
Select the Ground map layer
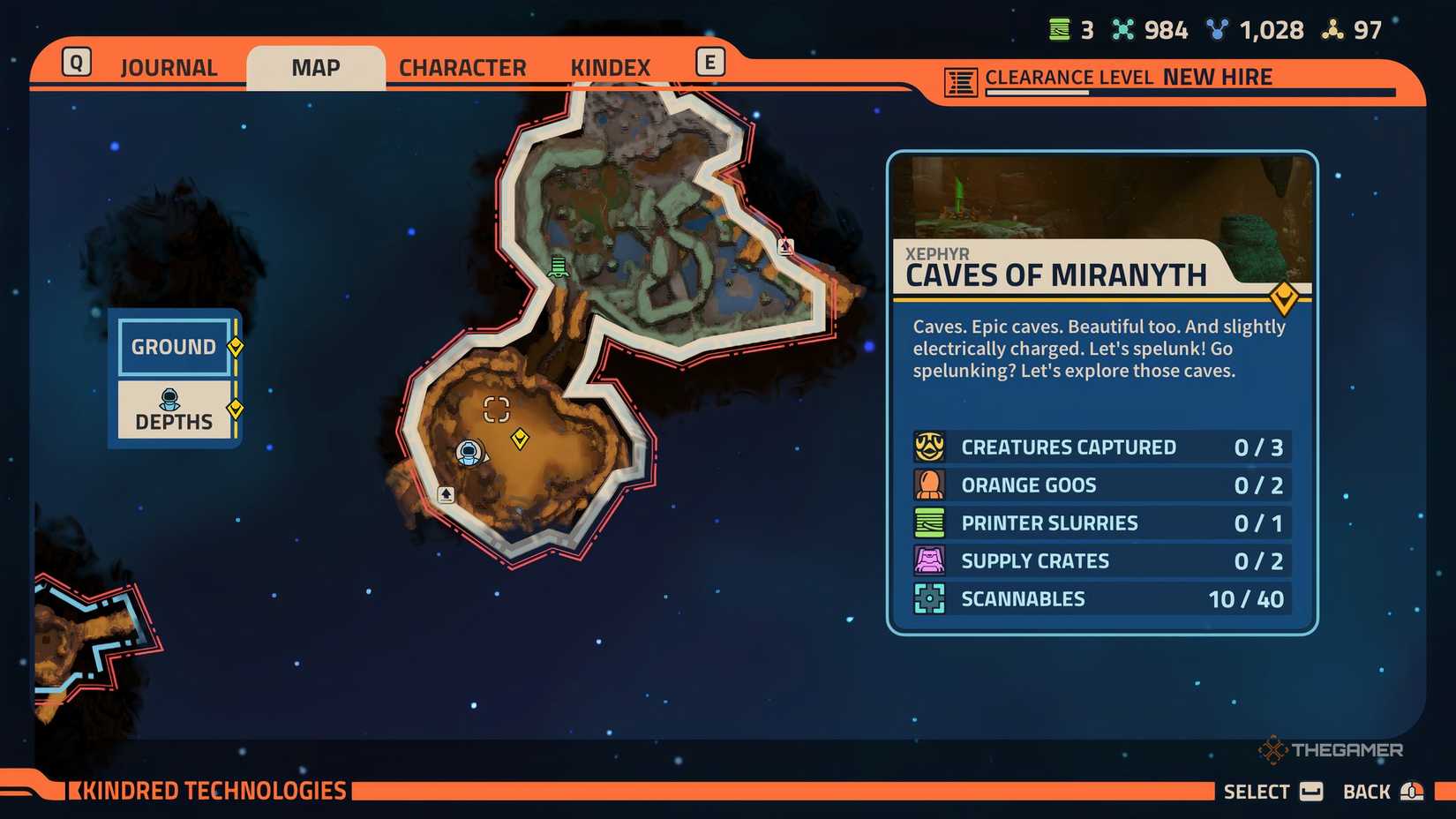tap(174, 347)
